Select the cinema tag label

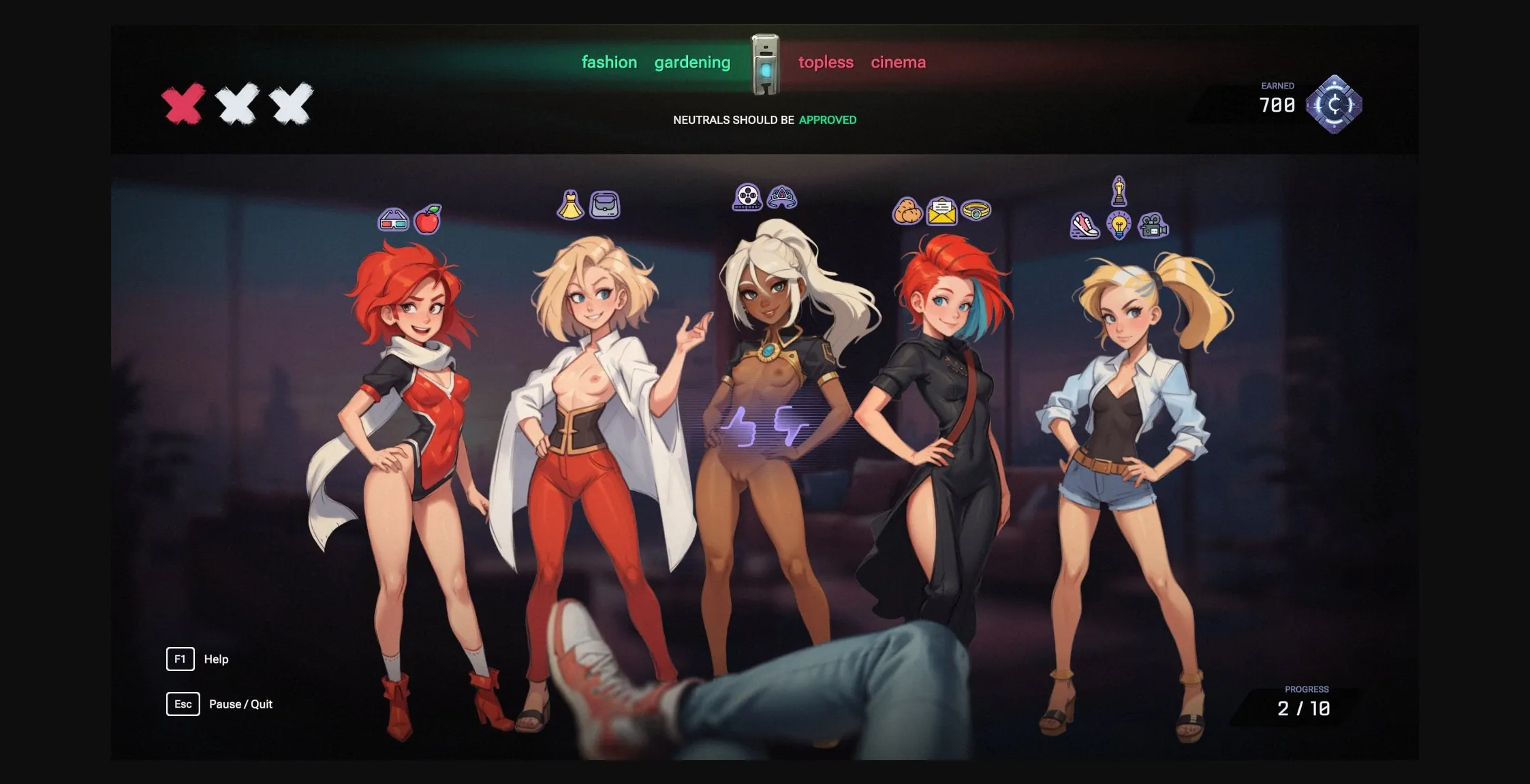pos(898,62)
